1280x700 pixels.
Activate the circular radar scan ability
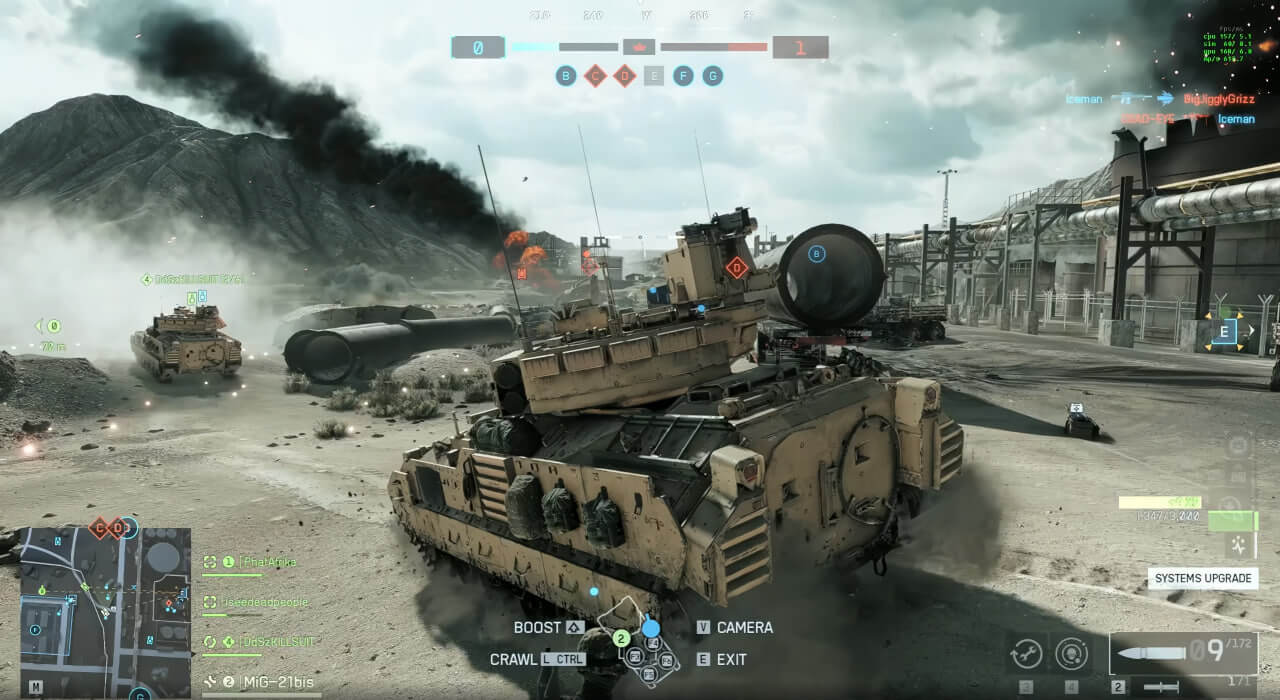coord(1072,653)
